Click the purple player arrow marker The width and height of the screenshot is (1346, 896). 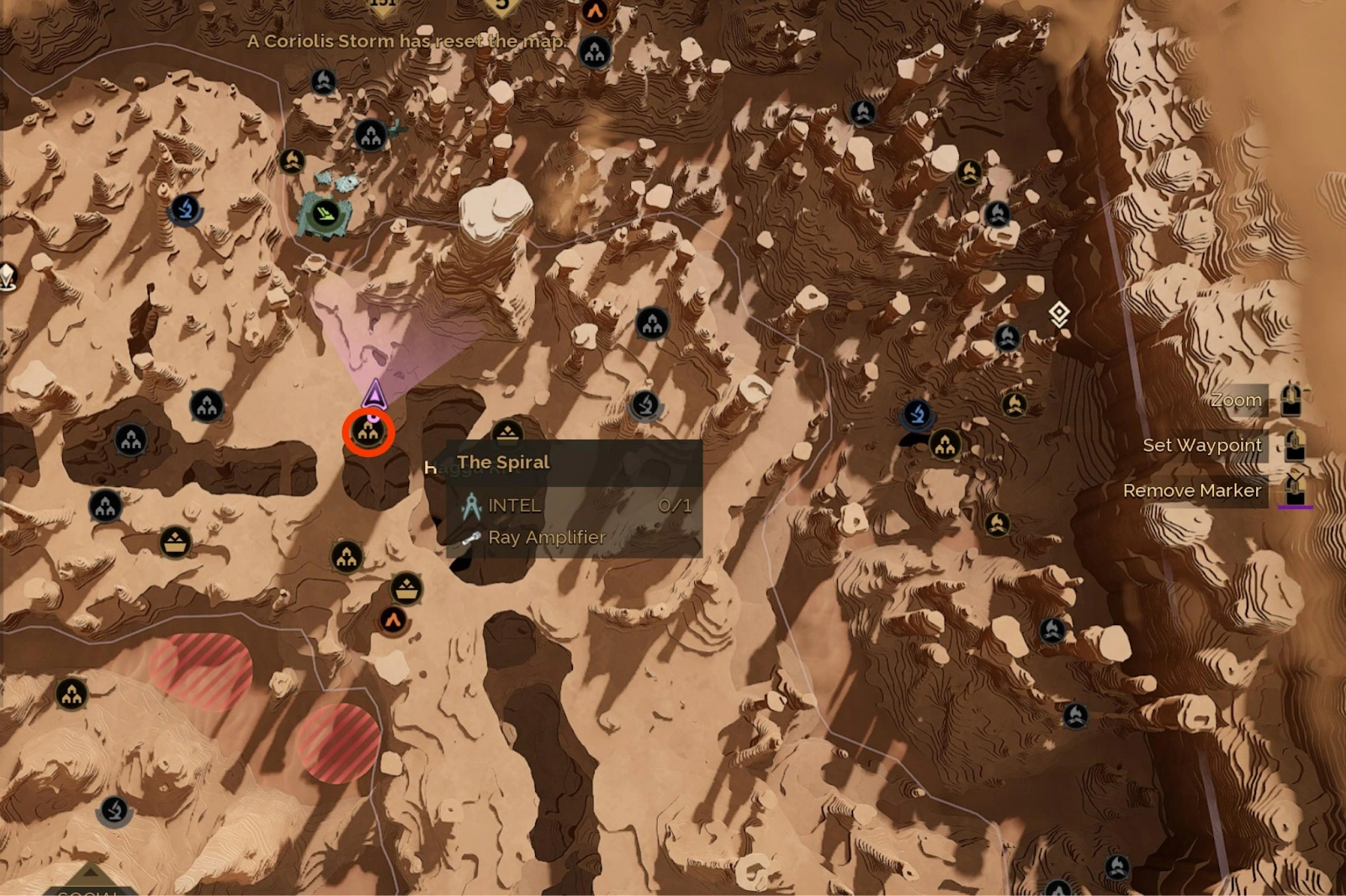[374, 394]
